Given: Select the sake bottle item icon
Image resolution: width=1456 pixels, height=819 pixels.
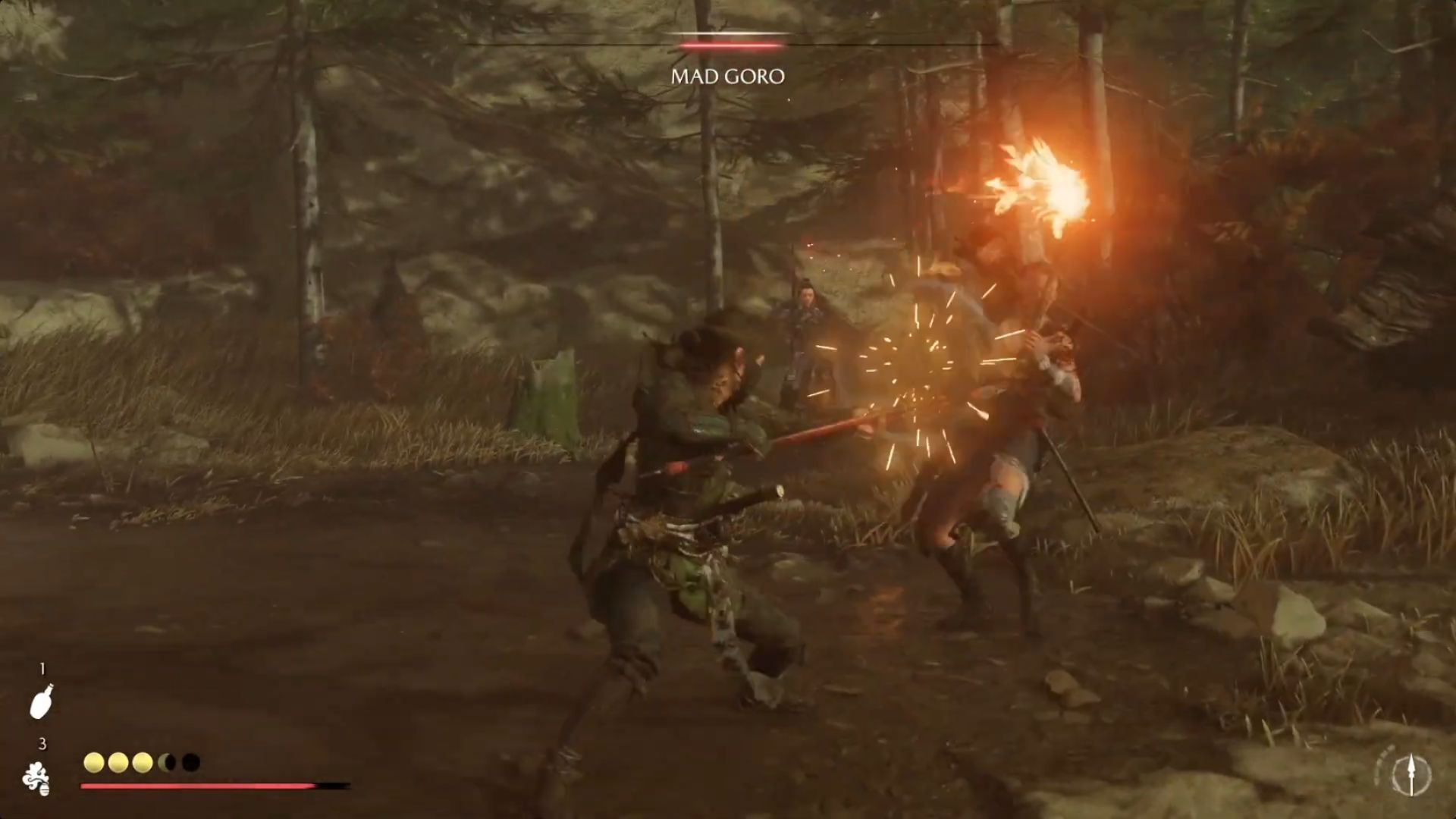Looking at the screenshot, I should [41, 701].
